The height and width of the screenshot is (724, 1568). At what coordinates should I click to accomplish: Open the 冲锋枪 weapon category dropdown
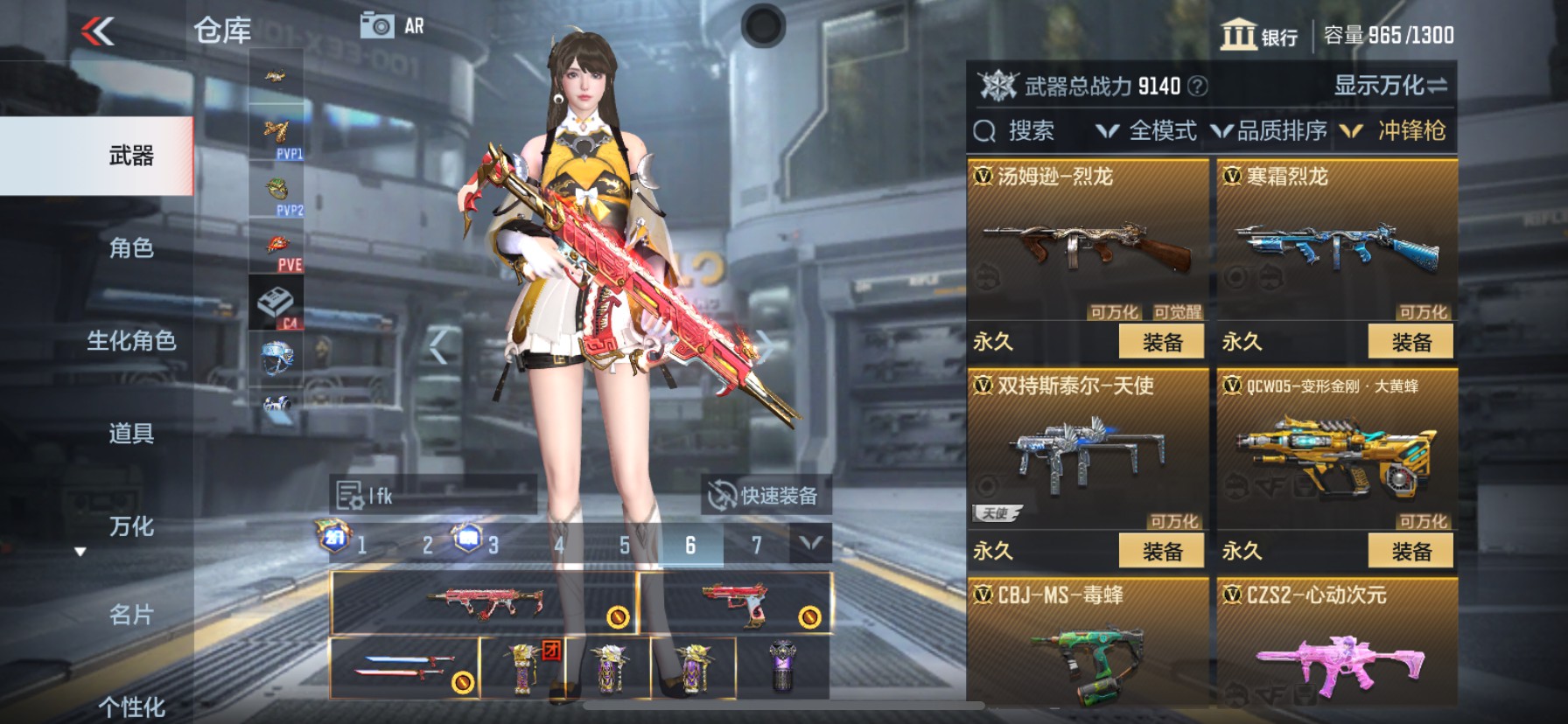pyautogui.click(x=1417, y=130)
